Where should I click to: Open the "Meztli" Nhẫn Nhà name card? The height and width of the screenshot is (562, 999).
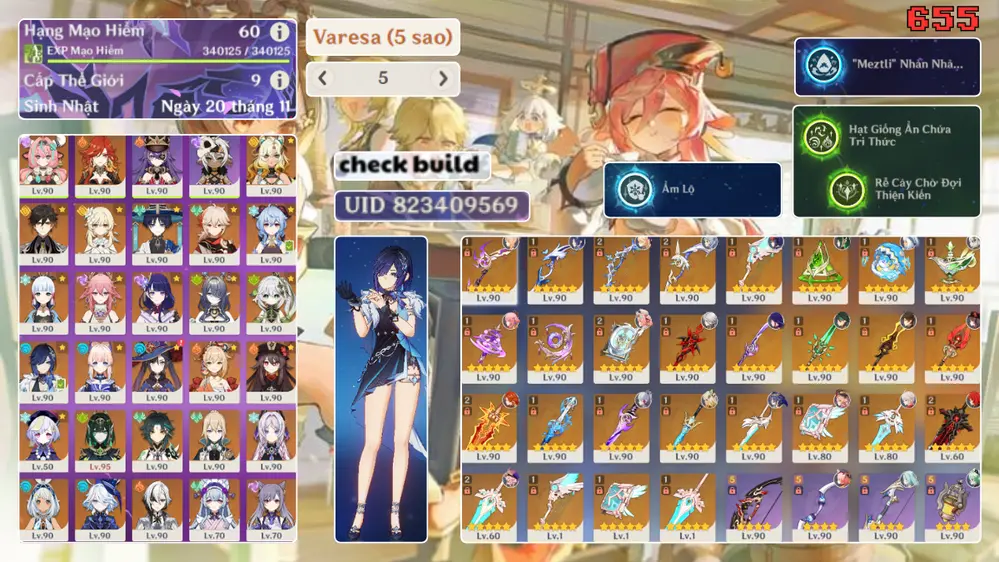[887, 65]
